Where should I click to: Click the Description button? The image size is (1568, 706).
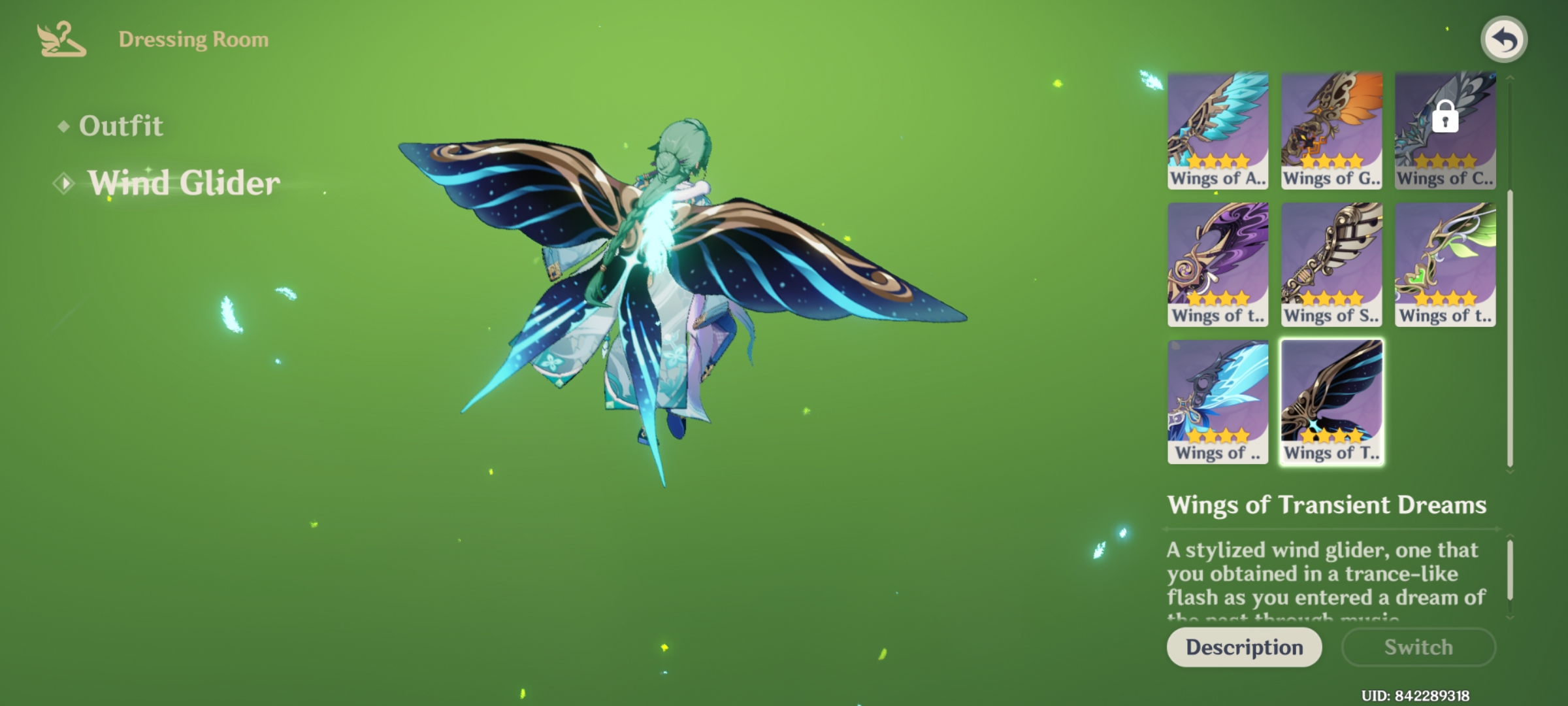point(1243,647)
